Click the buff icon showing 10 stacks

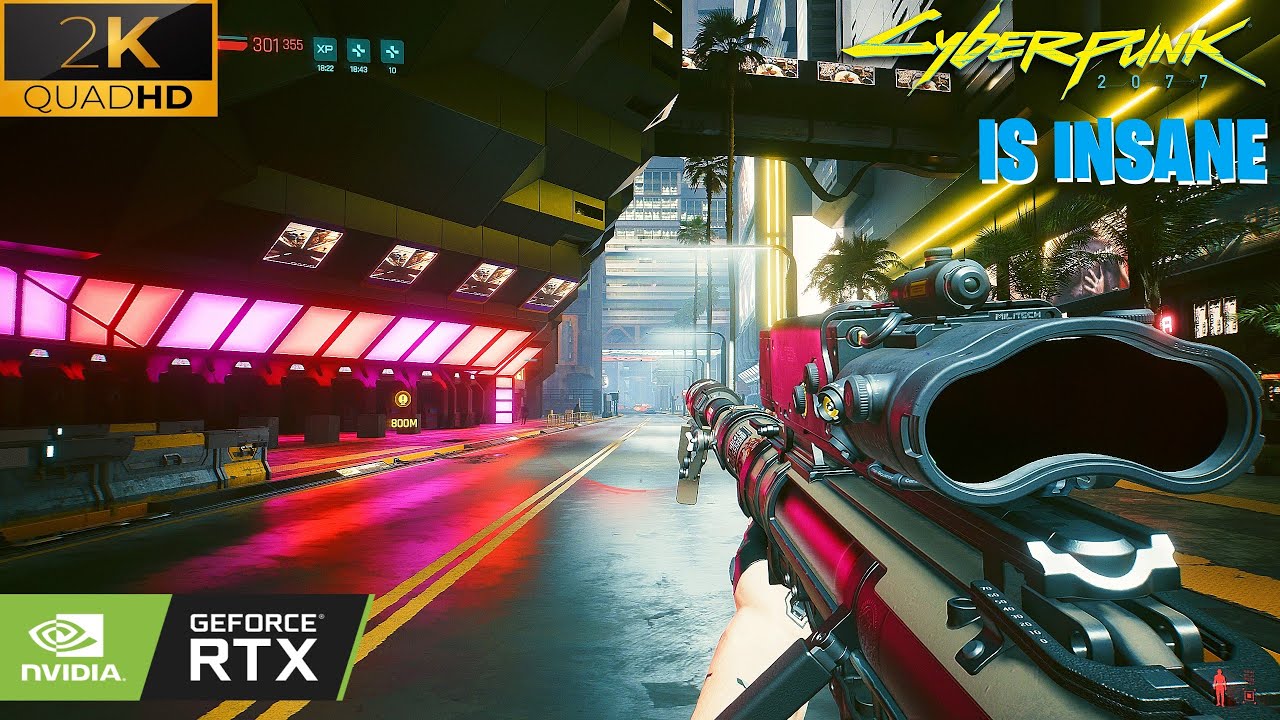coord(393,50)
